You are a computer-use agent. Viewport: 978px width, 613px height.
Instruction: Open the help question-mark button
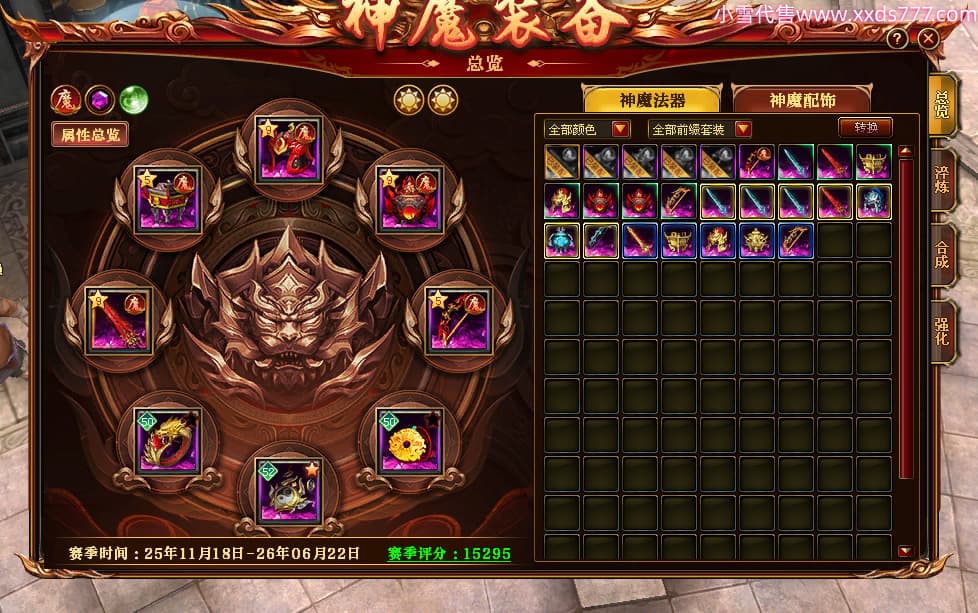(897, 39)
